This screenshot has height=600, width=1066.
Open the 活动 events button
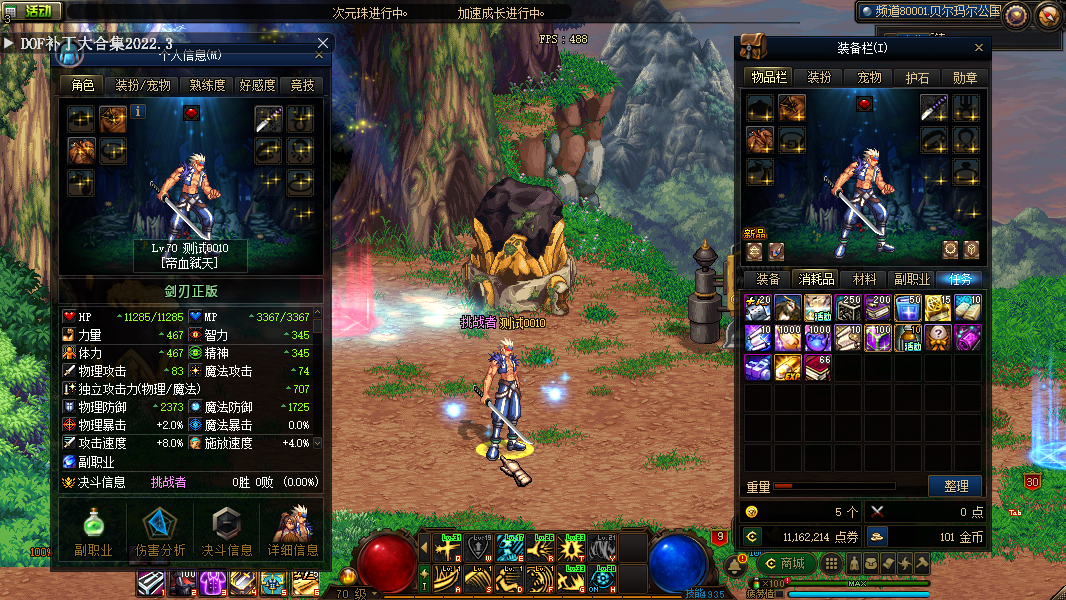point(32,11)
